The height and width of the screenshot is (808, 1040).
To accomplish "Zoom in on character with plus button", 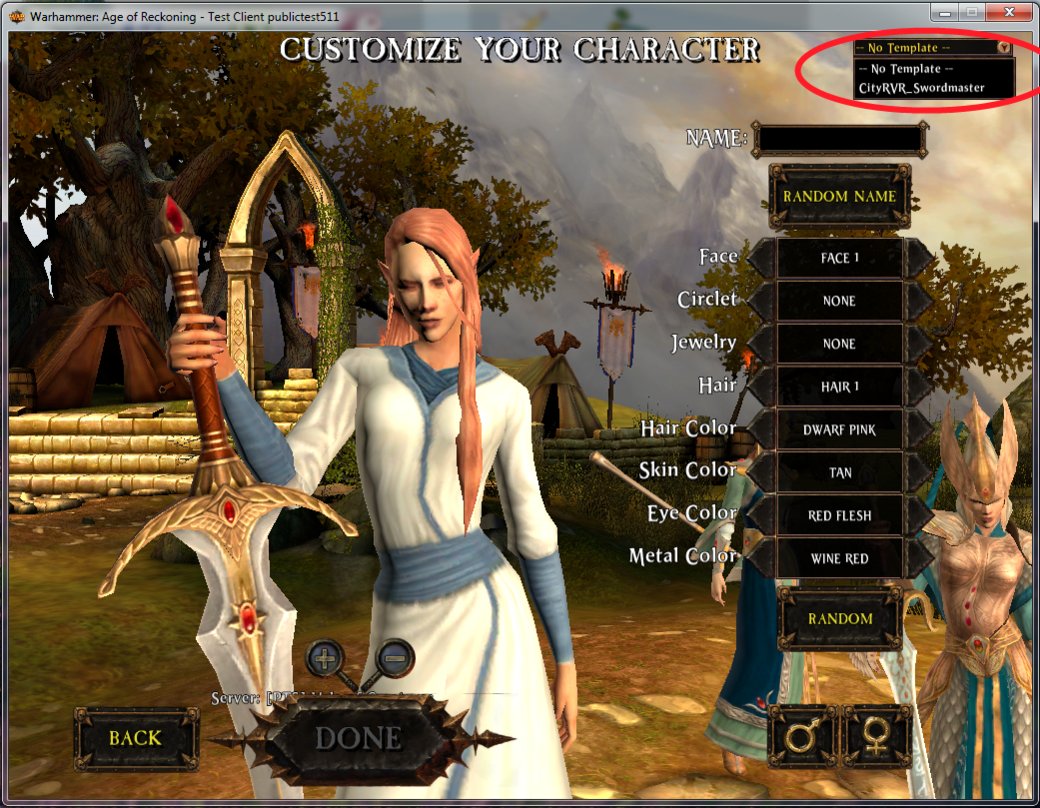I will click(x=326, y=657).
